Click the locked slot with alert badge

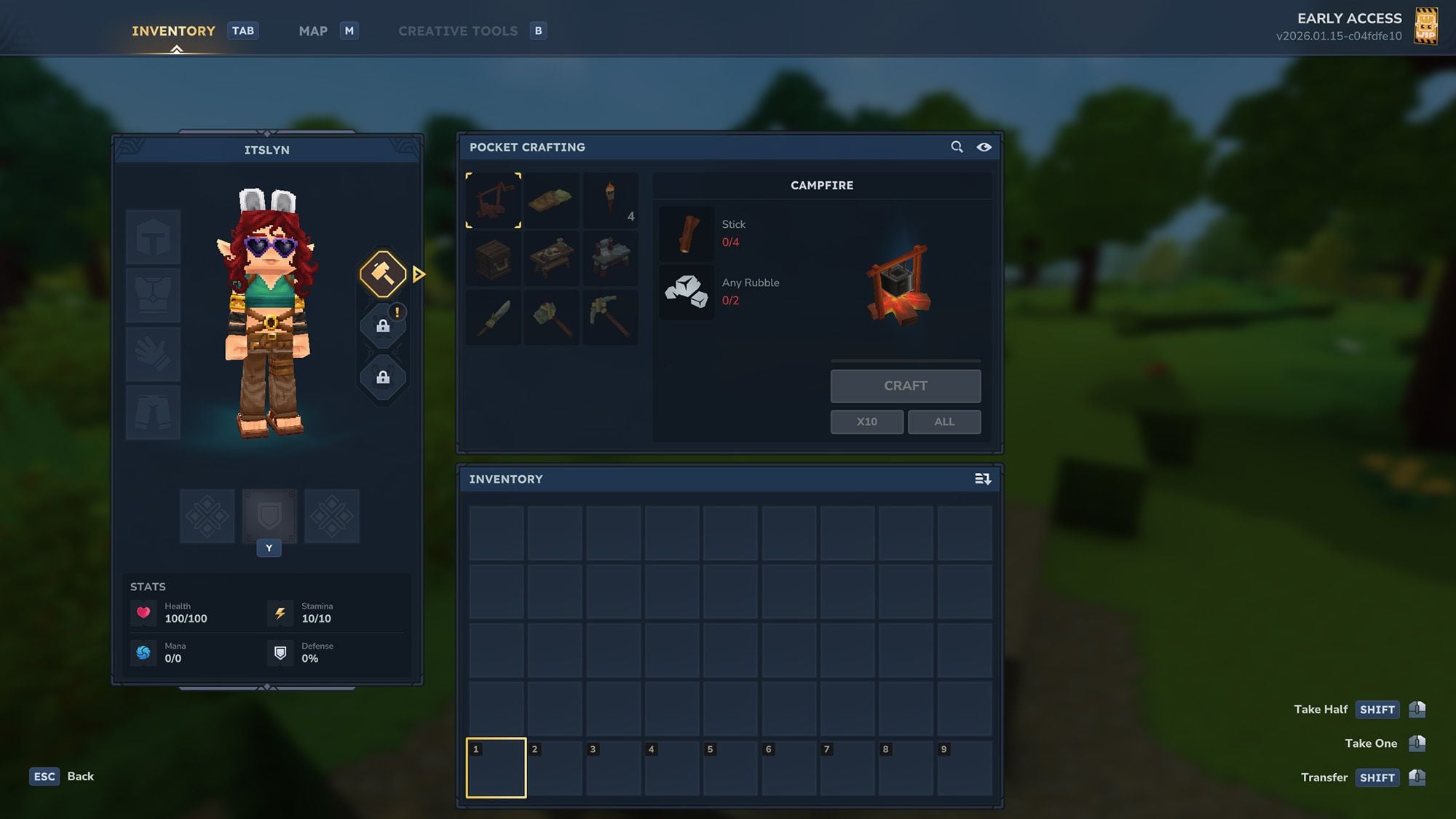tap(383, 325)
